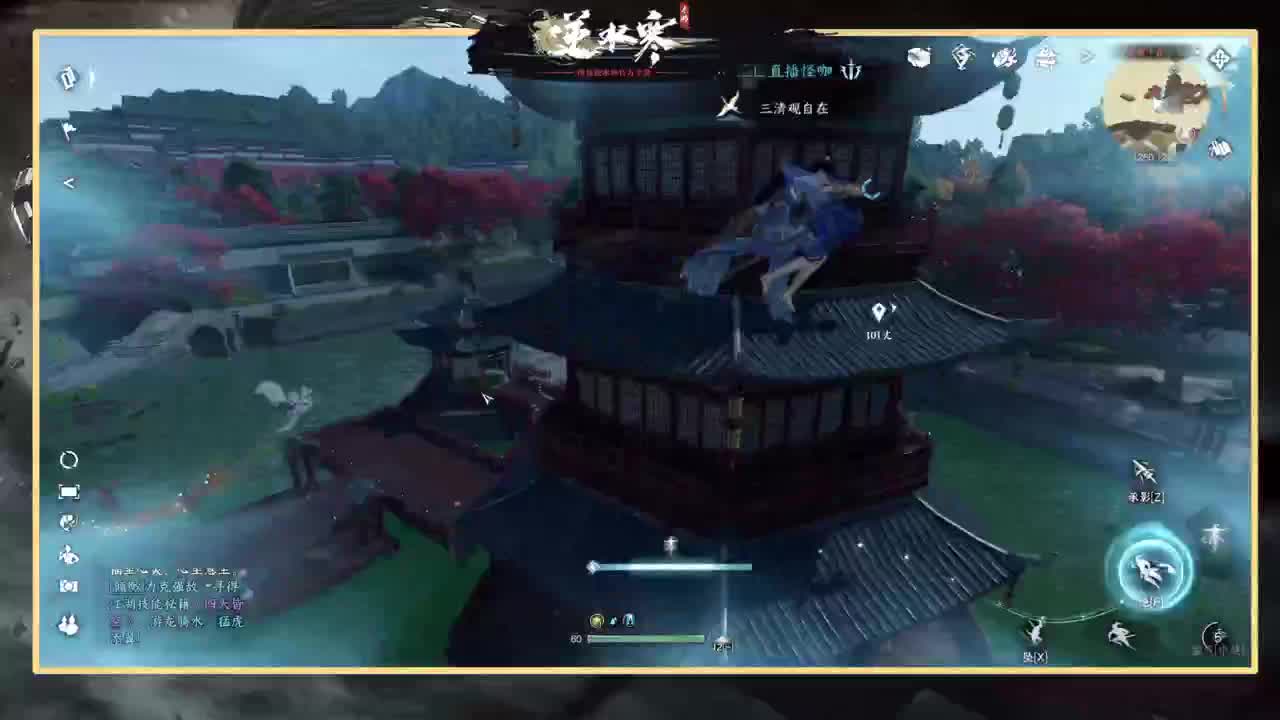Click the bird companion icon on left sidebar
The width and height of the screenshot is (1280, 720).
click(x=68, y=557)
